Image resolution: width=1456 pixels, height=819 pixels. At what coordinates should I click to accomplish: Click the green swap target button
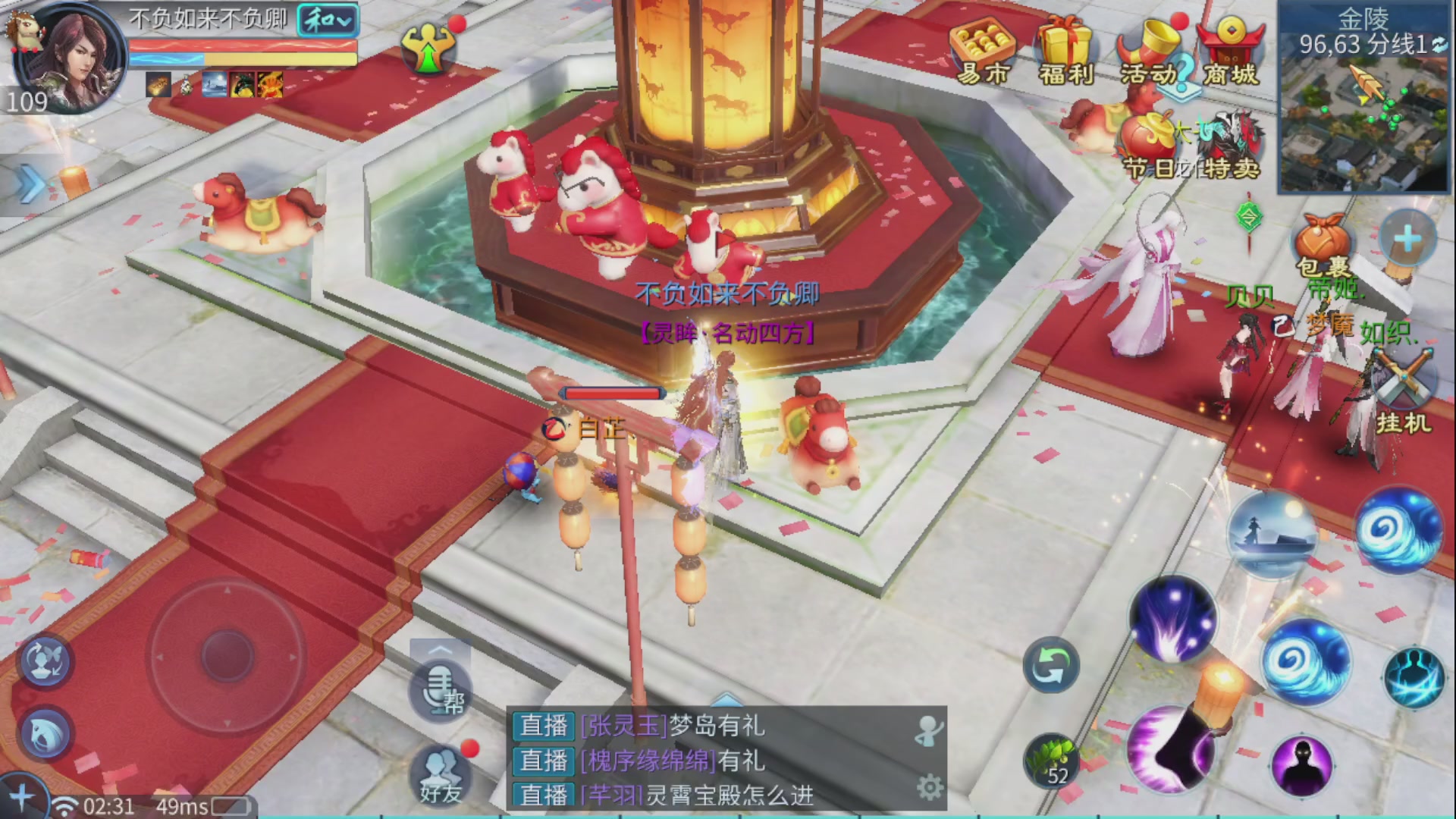(x=1050, y=667)
